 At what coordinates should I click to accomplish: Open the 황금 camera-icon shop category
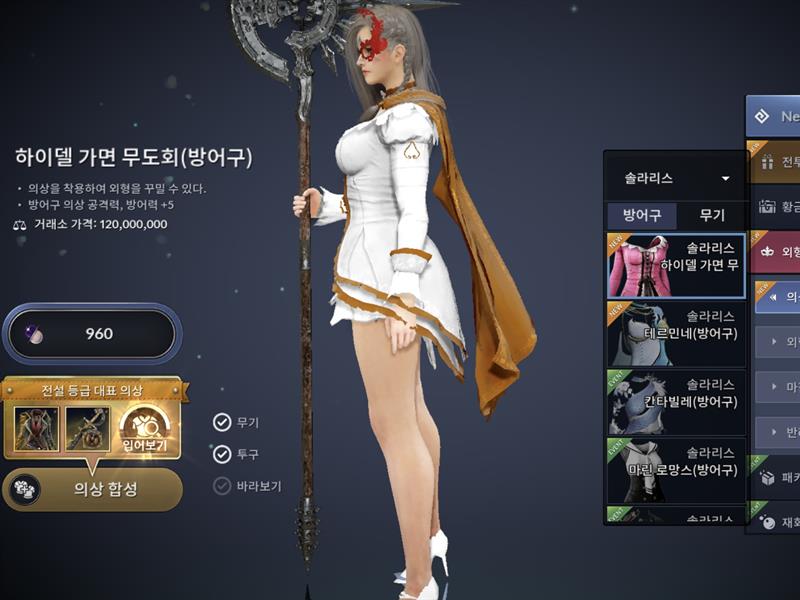coord(775,206)
